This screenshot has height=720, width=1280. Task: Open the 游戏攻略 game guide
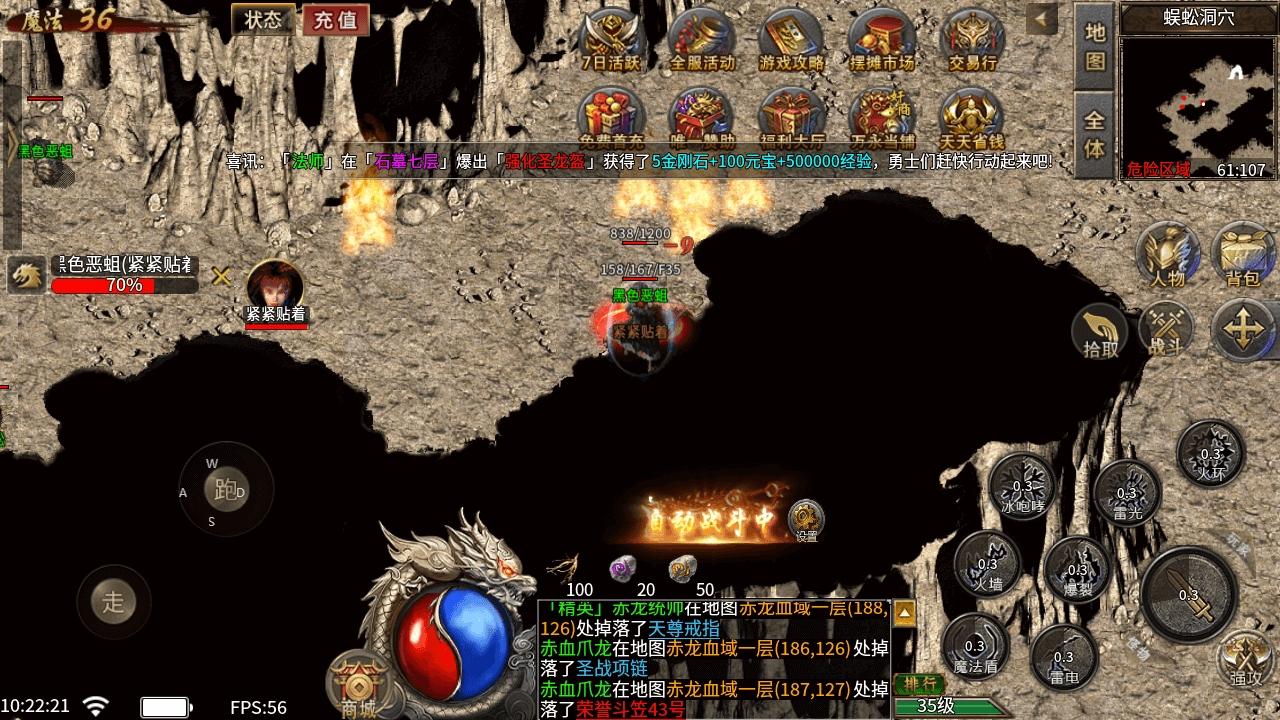coord(792,40)
